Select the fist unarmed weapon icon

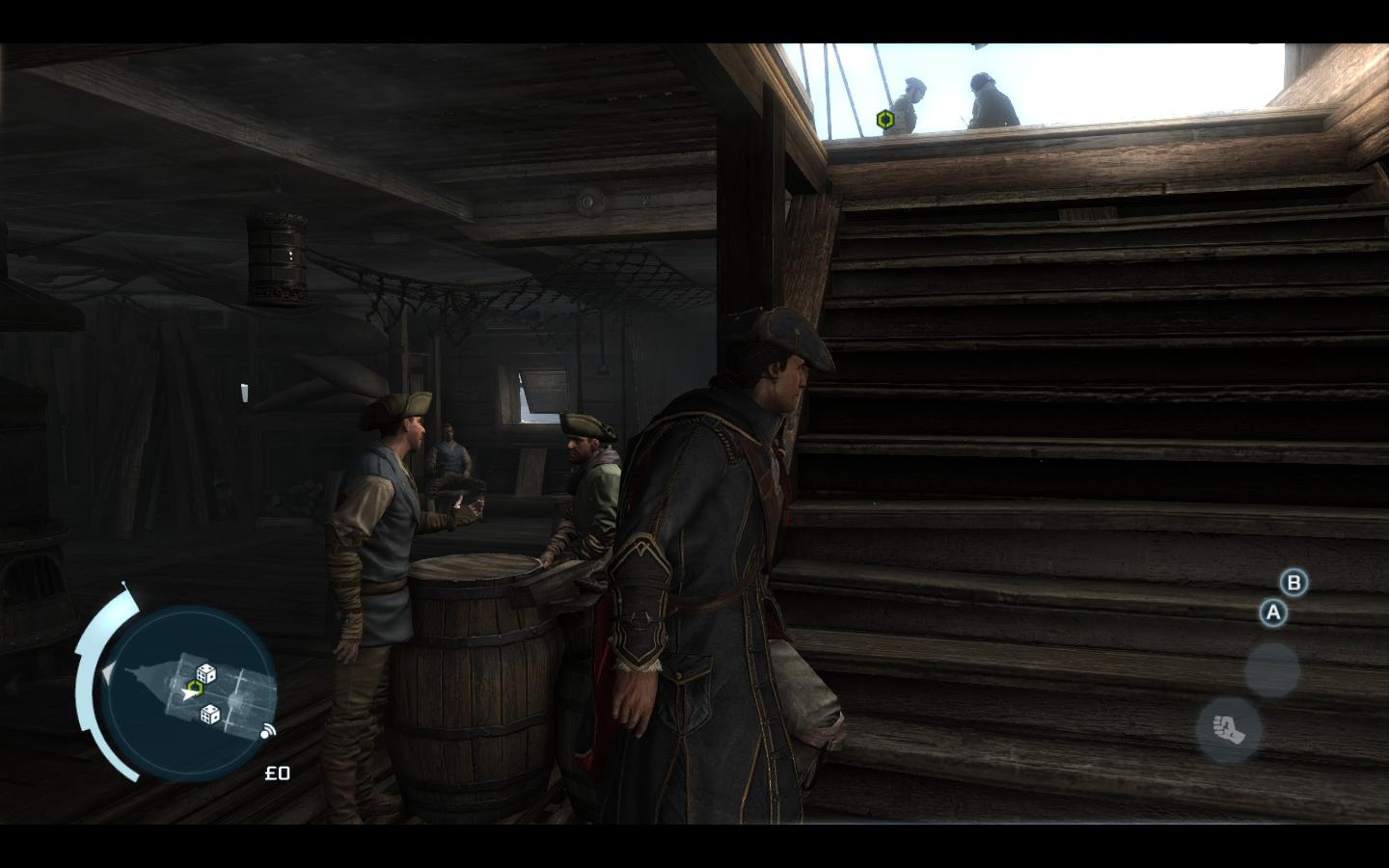pyautogui.click(x=1230, y=729)
